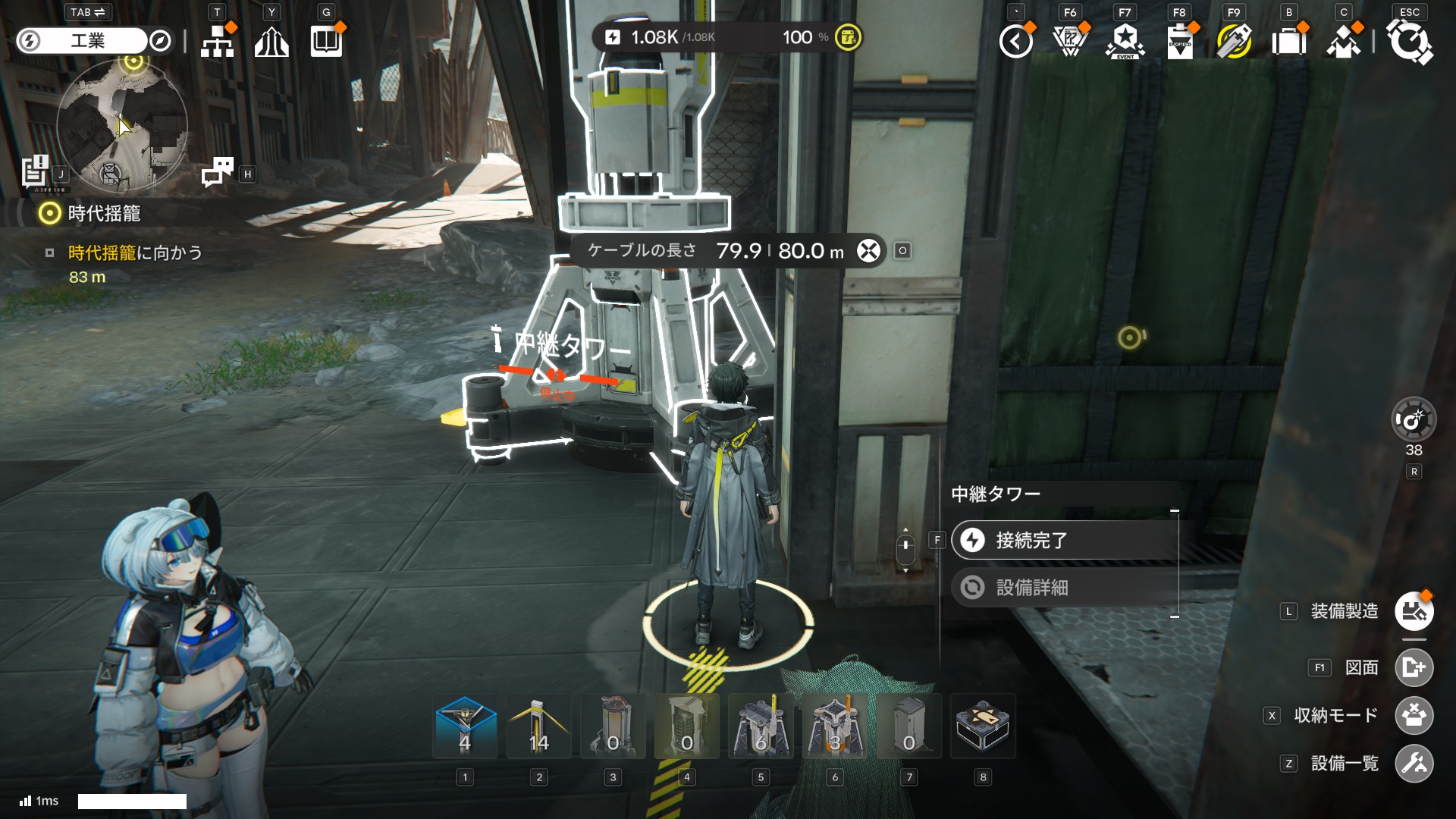Screen dimensions: 1456x819
Task: Select the last hotbar slot with box device
Action: click(x=982, y=726)
